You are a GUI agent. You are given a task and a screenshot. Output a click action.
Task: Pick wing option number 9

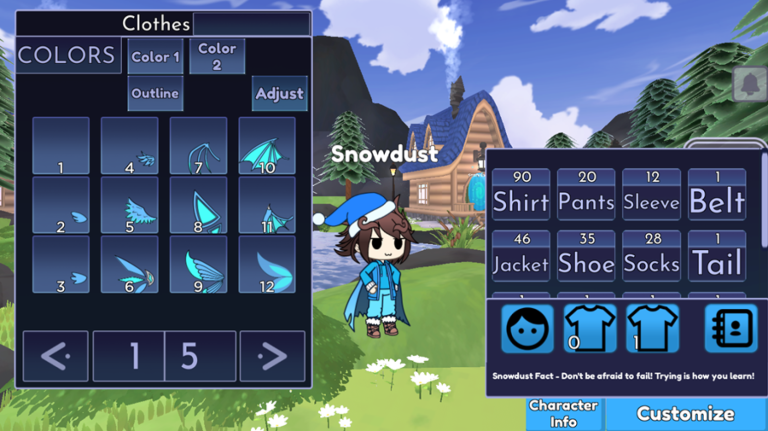click(197, 264)
